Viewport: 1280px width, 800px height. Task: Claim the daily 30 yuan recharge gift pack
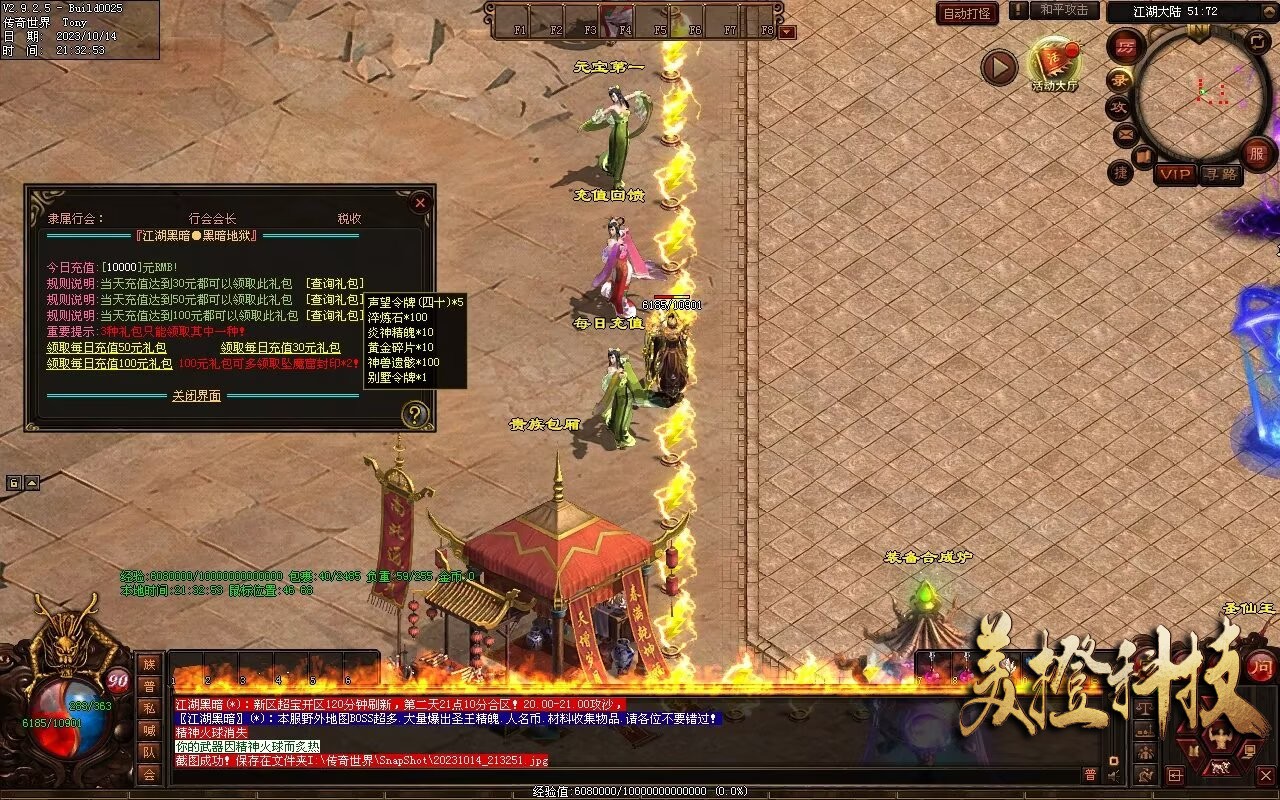pos(281,347)
